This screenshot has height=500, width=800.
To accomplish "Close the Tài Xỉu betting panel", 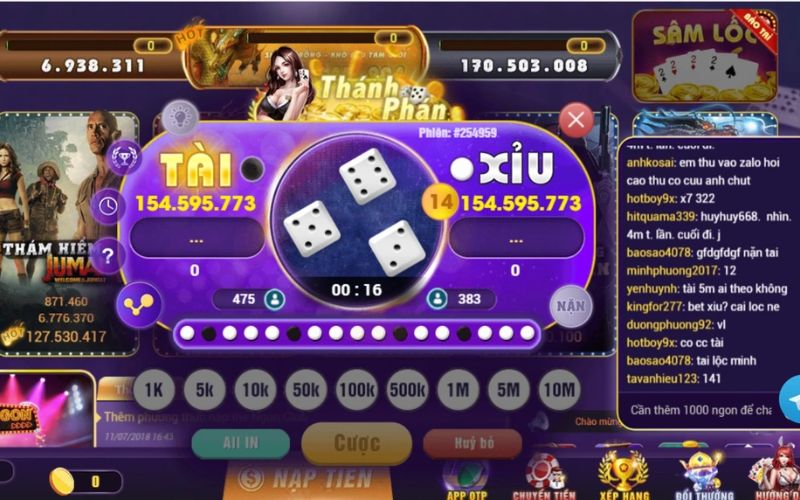I will [x=575, y=122].
